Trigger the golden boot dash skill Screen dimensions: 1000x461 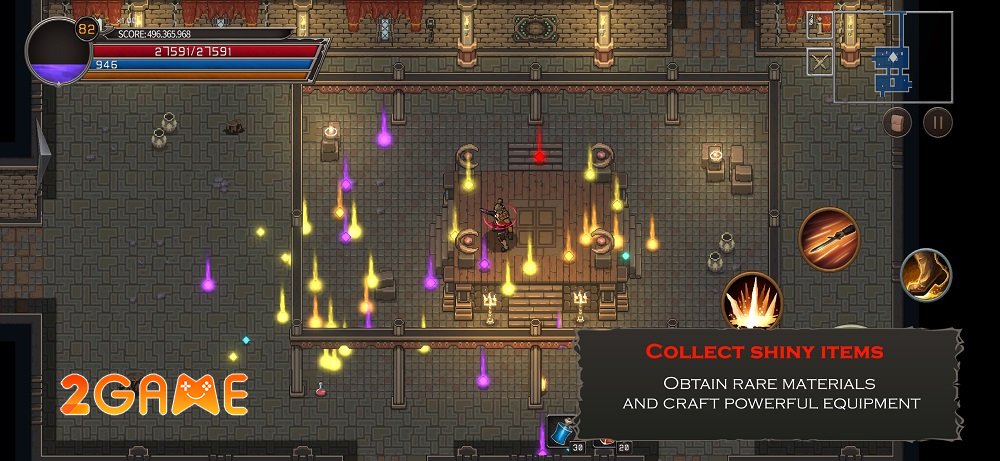click(925, 275)
